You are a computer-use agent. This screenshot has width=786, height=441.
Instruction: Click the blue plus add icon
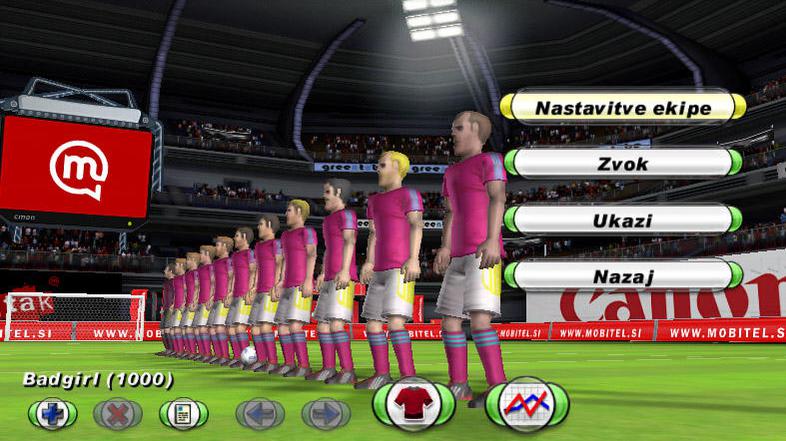pos(52,412)
